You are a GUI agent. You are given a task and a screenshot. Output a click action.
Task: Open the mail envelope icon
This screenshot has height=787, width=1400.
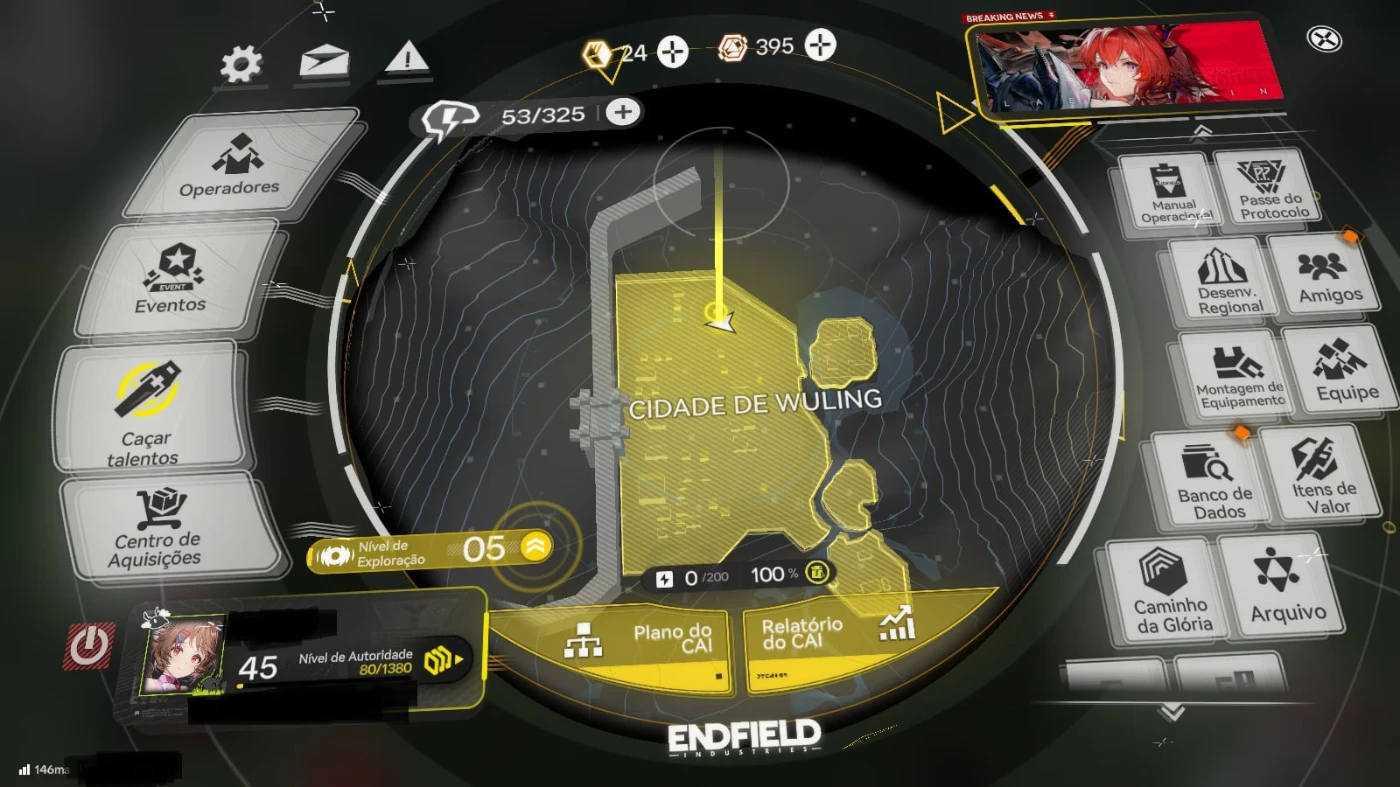point(324,62)
